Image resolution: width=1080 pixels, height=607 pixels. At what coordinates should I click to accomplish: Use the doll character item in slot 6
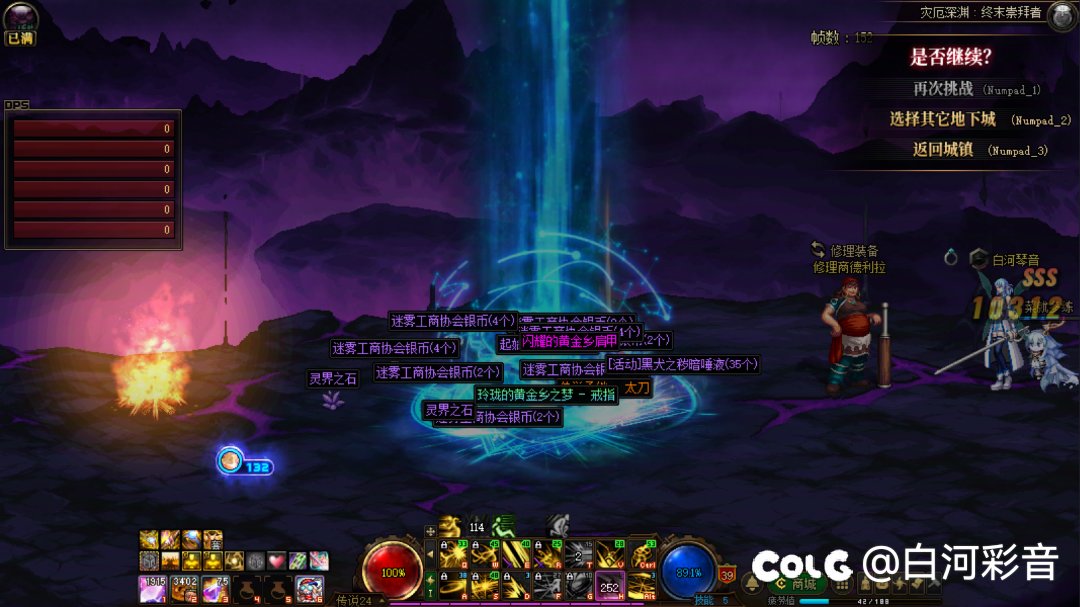click(309, 589)
